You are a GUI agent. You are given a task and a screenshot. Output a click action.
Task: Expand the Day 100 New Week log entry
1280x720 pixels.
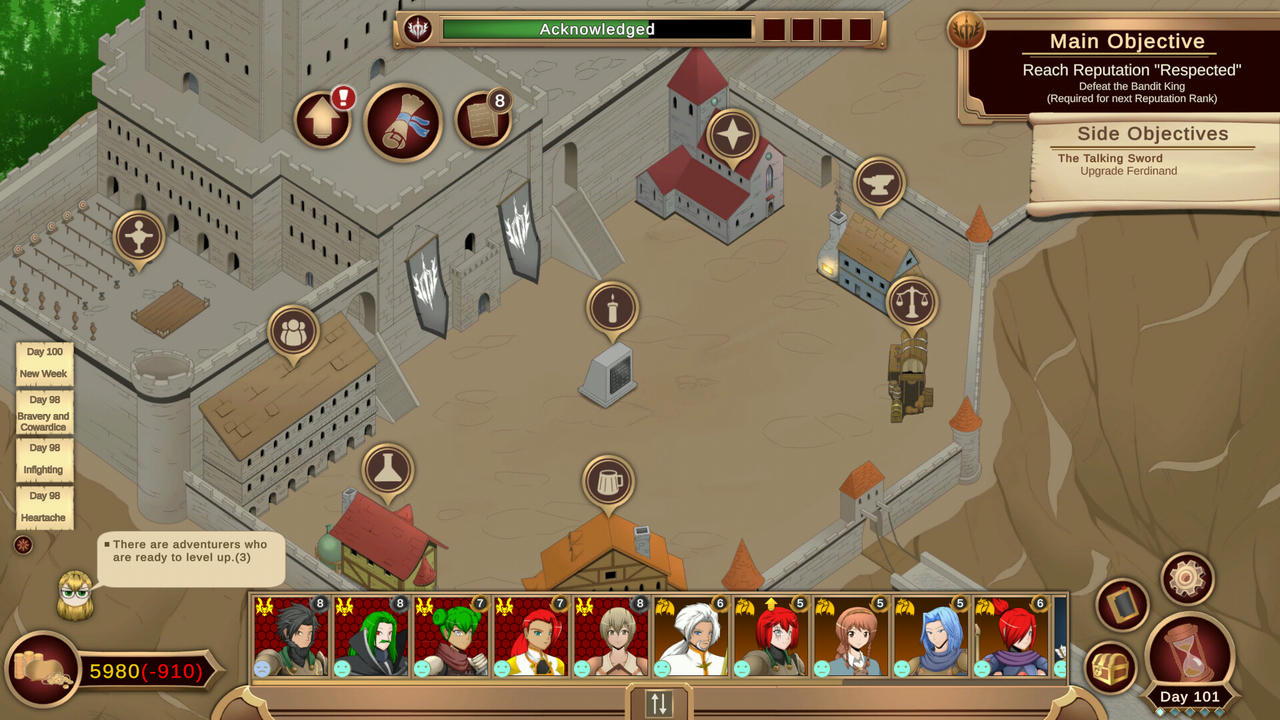[x=43, y=362]
